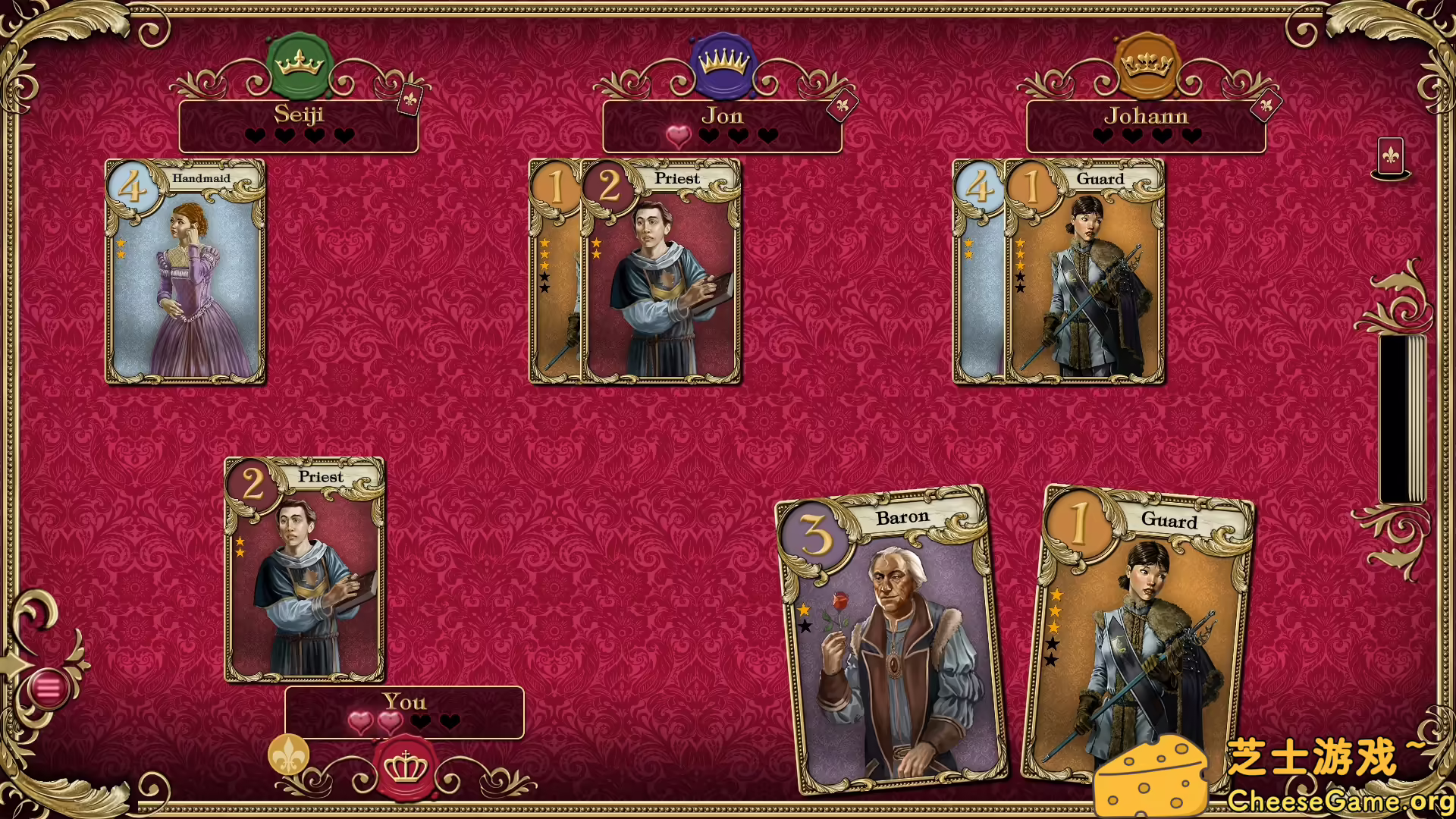
Task: Click the set-aside card icon above deck
Action: click(x=1390, y=158)
